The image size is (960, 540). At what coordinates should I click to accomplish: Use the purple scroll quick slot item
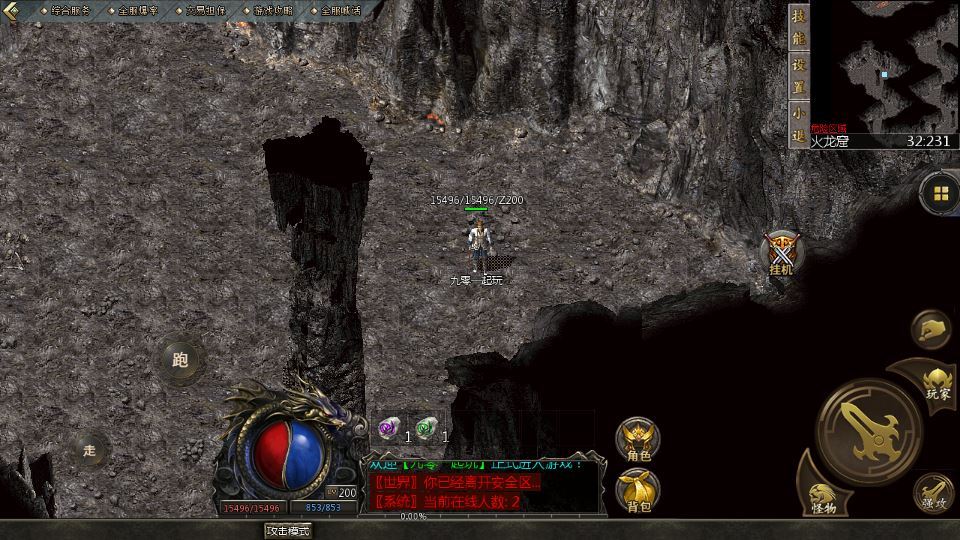coord(387,428)
